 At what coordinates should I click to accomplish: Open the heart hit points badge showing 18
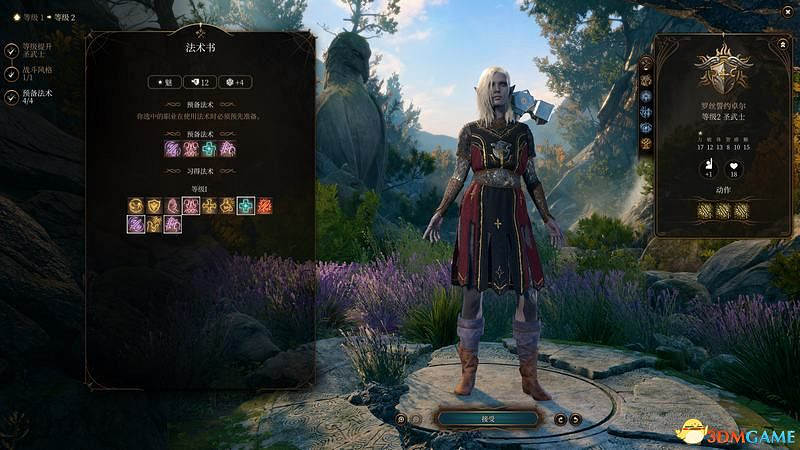[x=733, y=166]
